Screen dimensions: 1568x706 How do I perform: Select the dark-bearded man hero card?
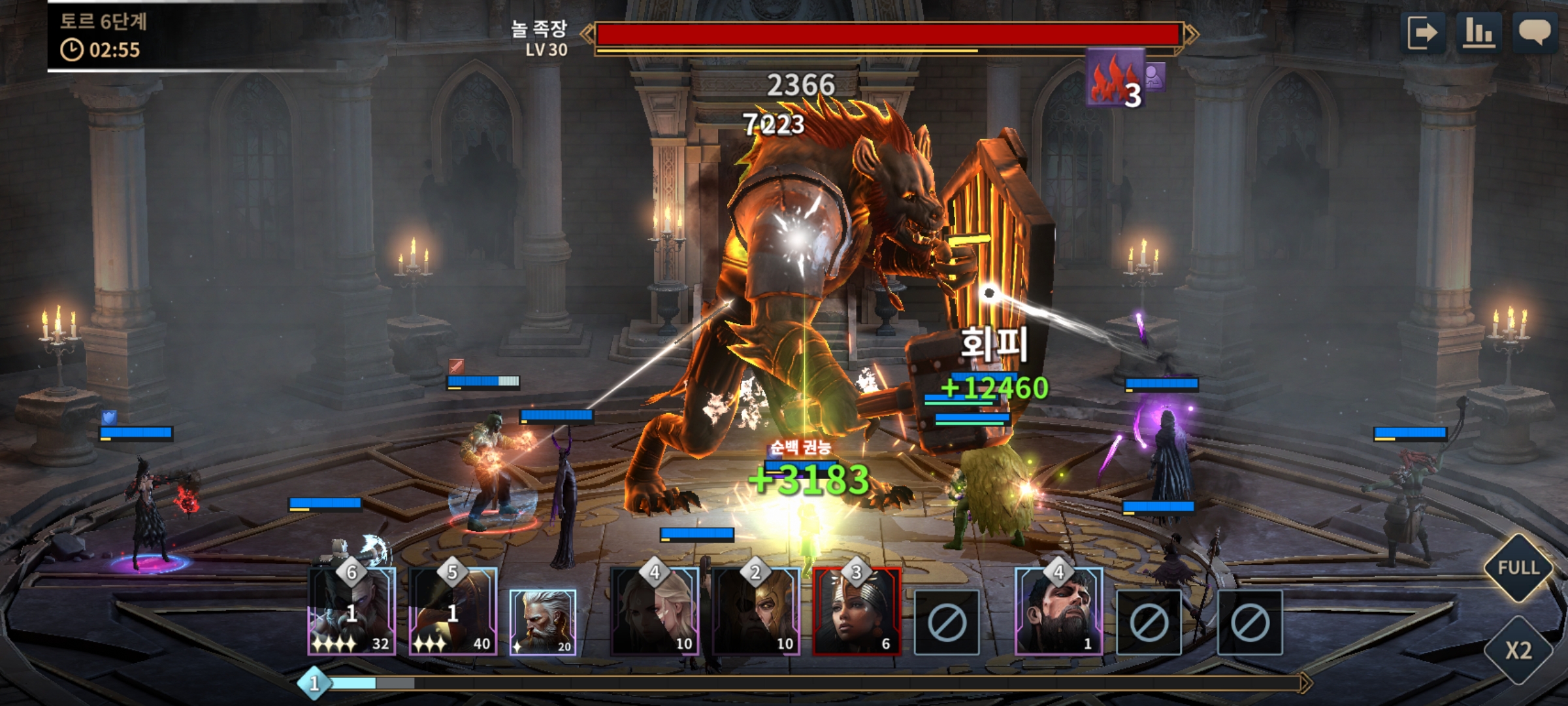pyautogui.click(x=1058, y=612)
